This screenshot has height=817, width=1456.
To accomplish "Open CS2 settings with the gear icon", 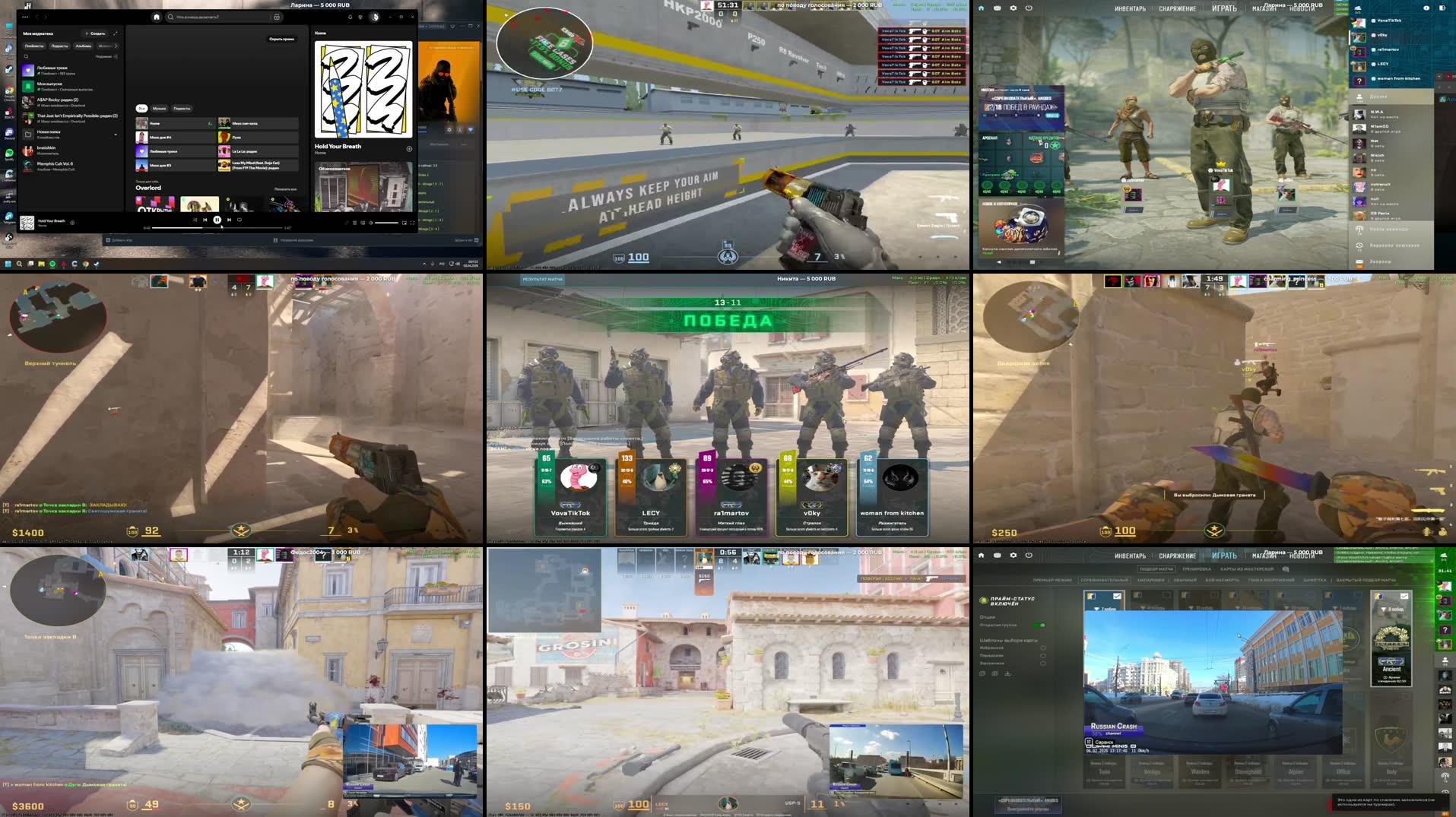I will [x=1013, y=8].
